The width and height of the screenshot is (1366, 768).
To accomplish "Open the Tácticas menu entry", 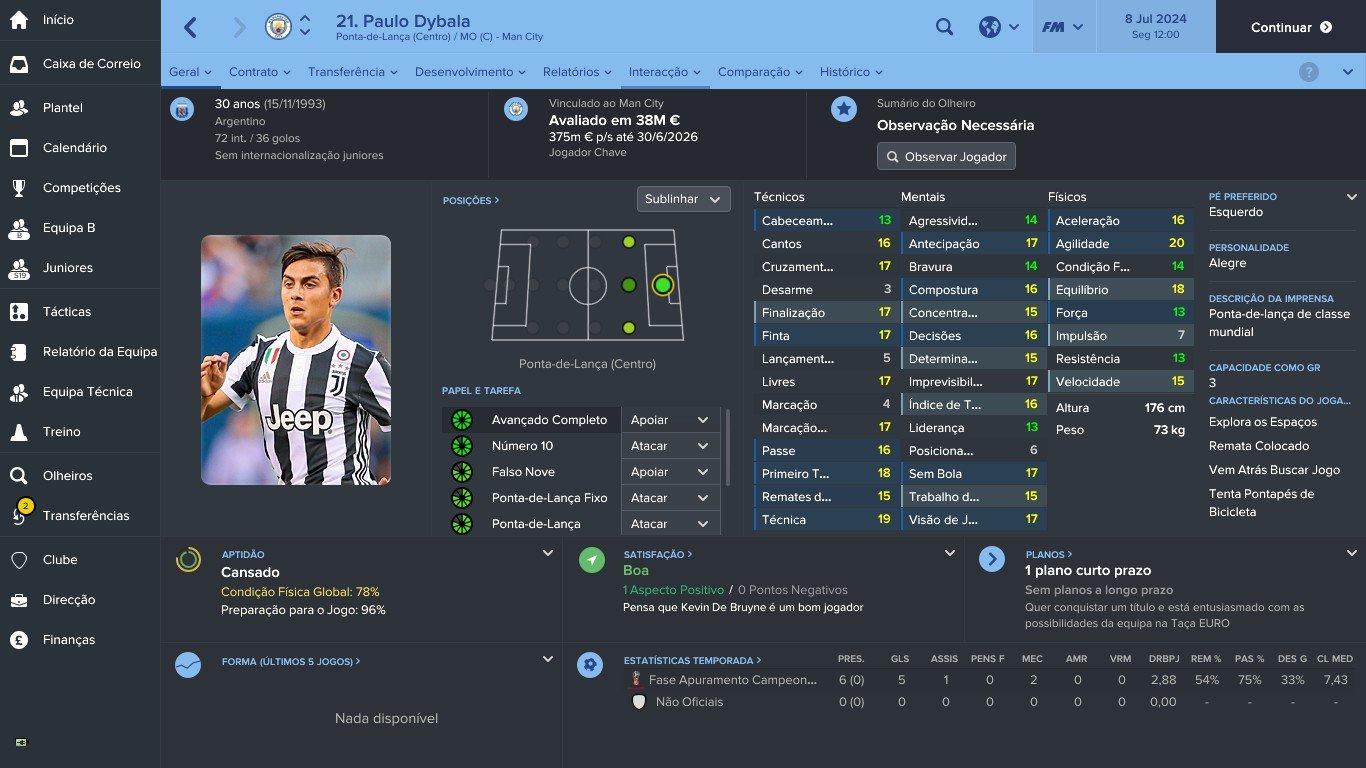I will [x=66, y=312].
